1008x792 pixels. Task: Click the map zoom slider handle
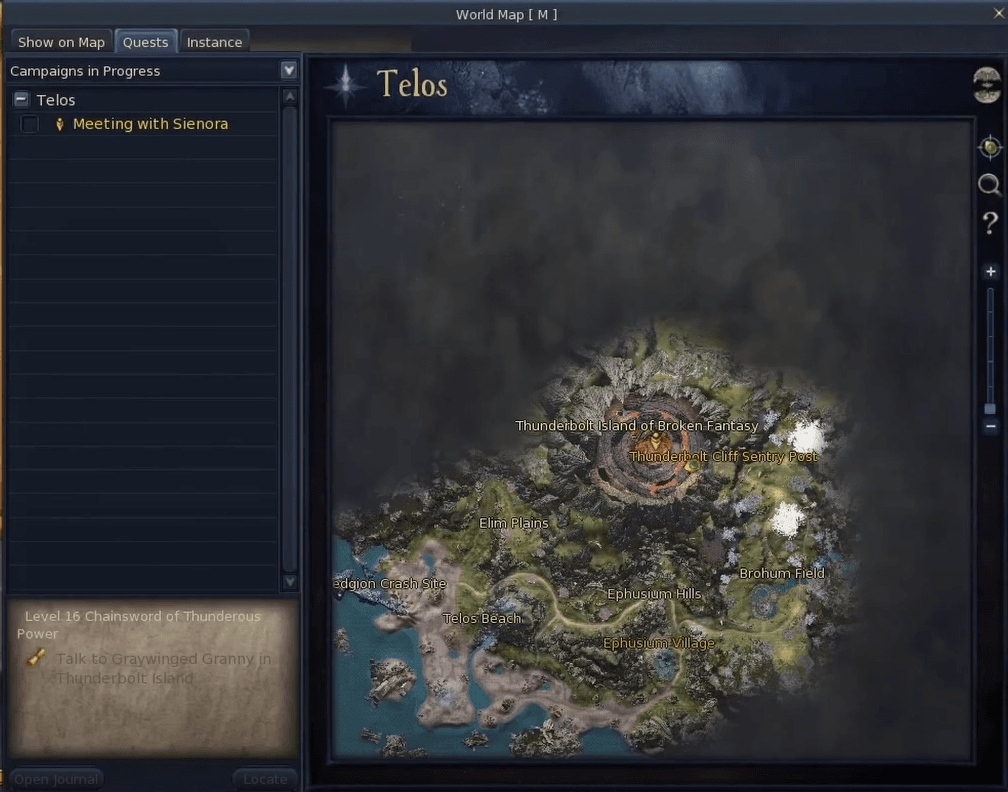(990, 408)
